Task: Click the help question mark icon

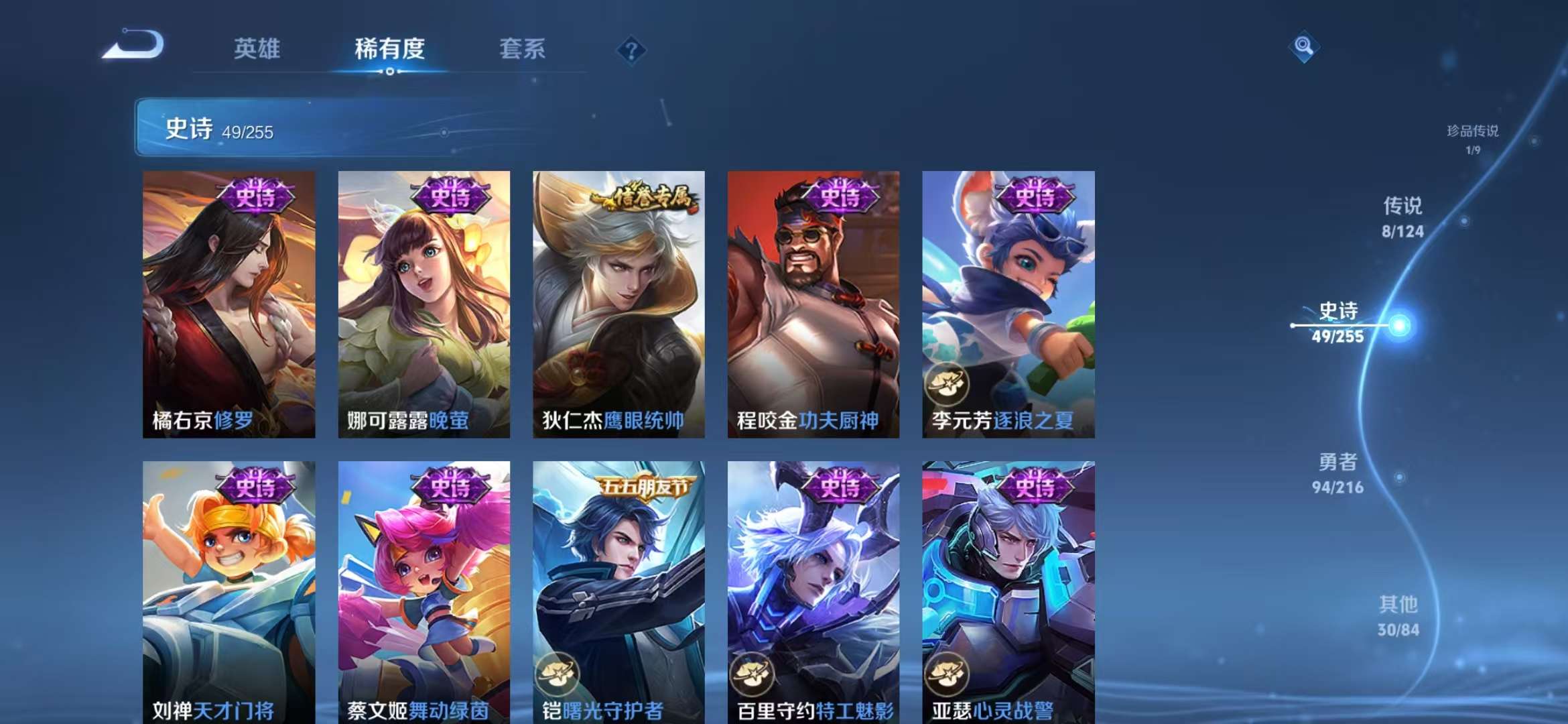Action: point(631,48)
